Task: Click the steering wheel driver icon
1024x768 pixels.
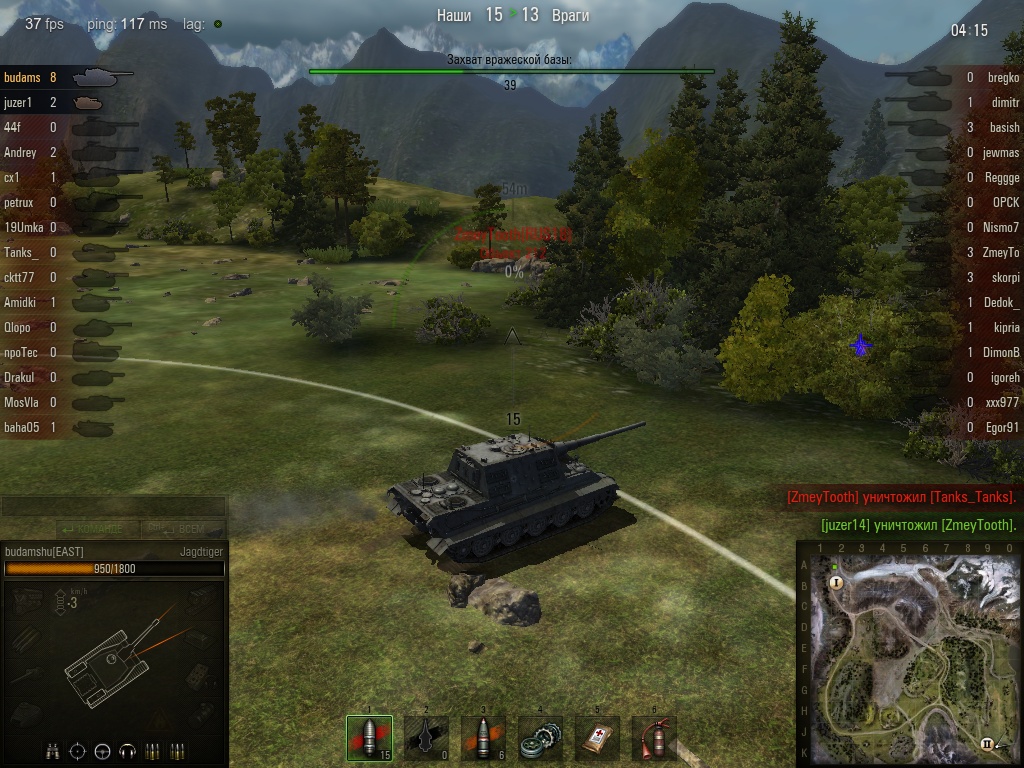Action: (x=102, y=751)
